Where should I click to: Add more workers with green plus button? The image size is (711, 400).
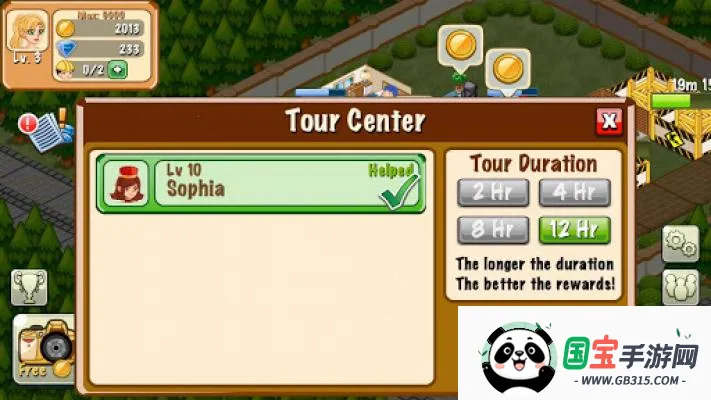pos(118,69)
